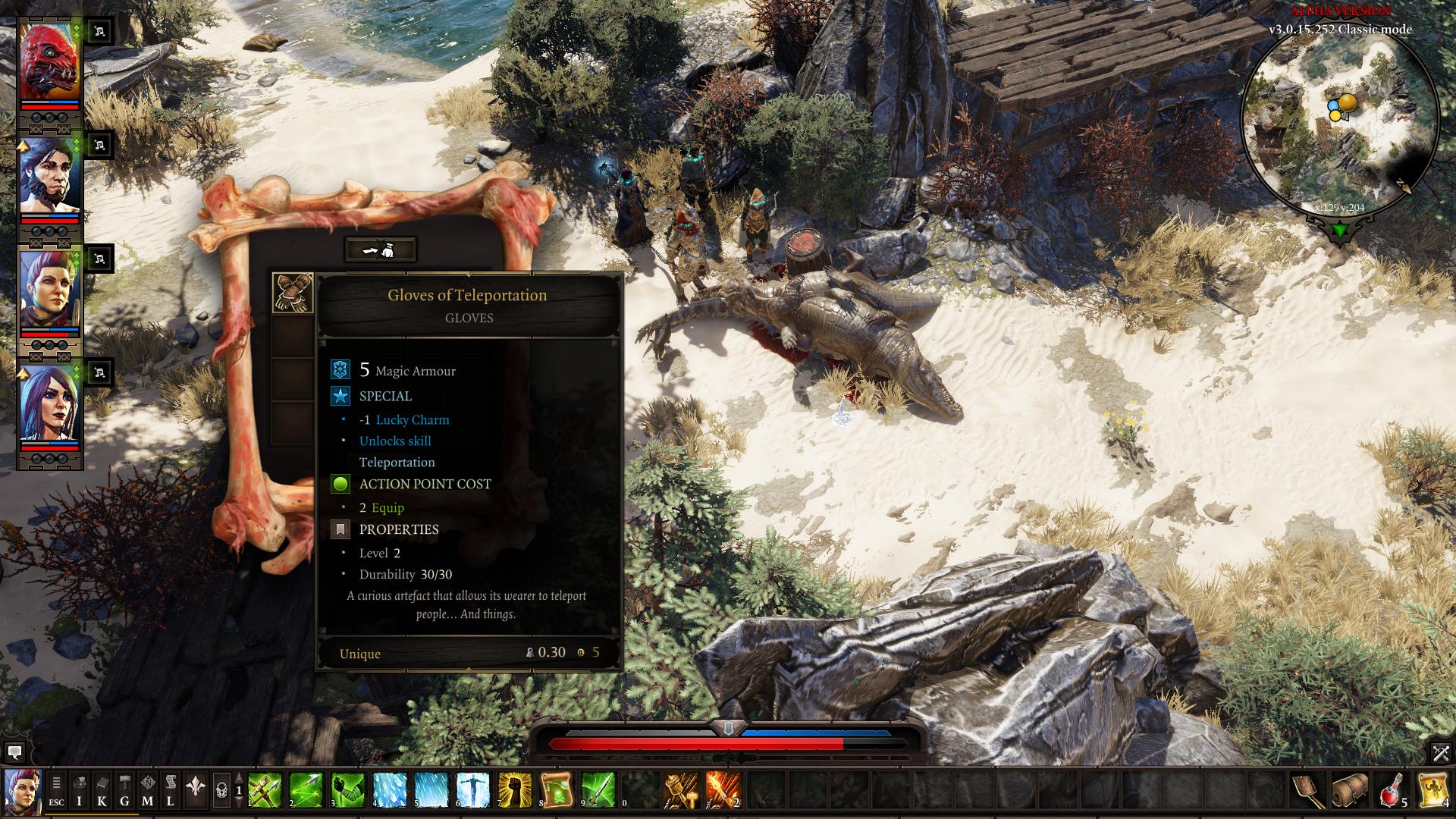Select the purple-haired woman party portrait

coord(49,403)
